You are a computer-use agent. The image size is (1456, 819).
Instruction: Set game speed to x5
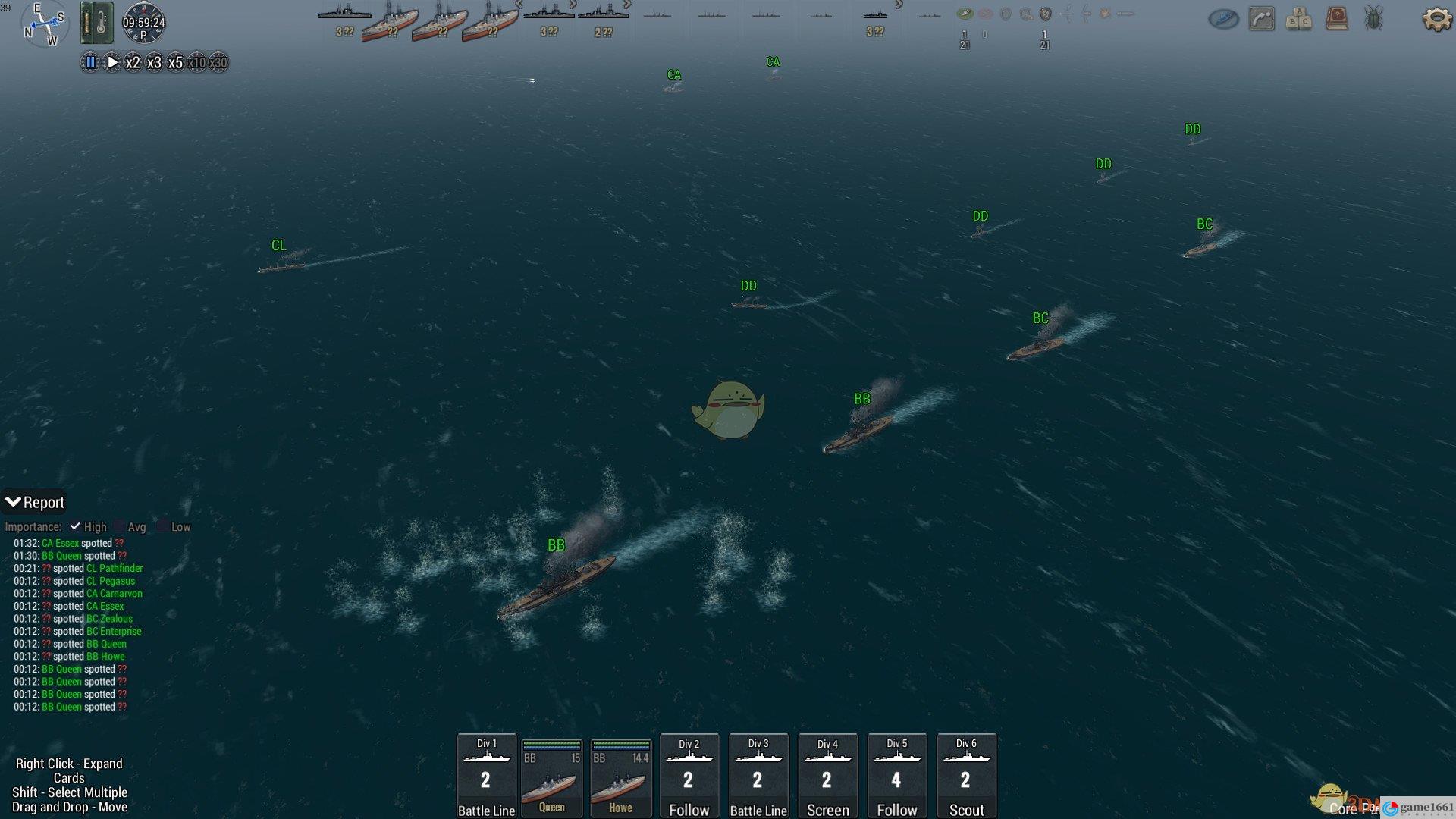click(x=175, y=63)
